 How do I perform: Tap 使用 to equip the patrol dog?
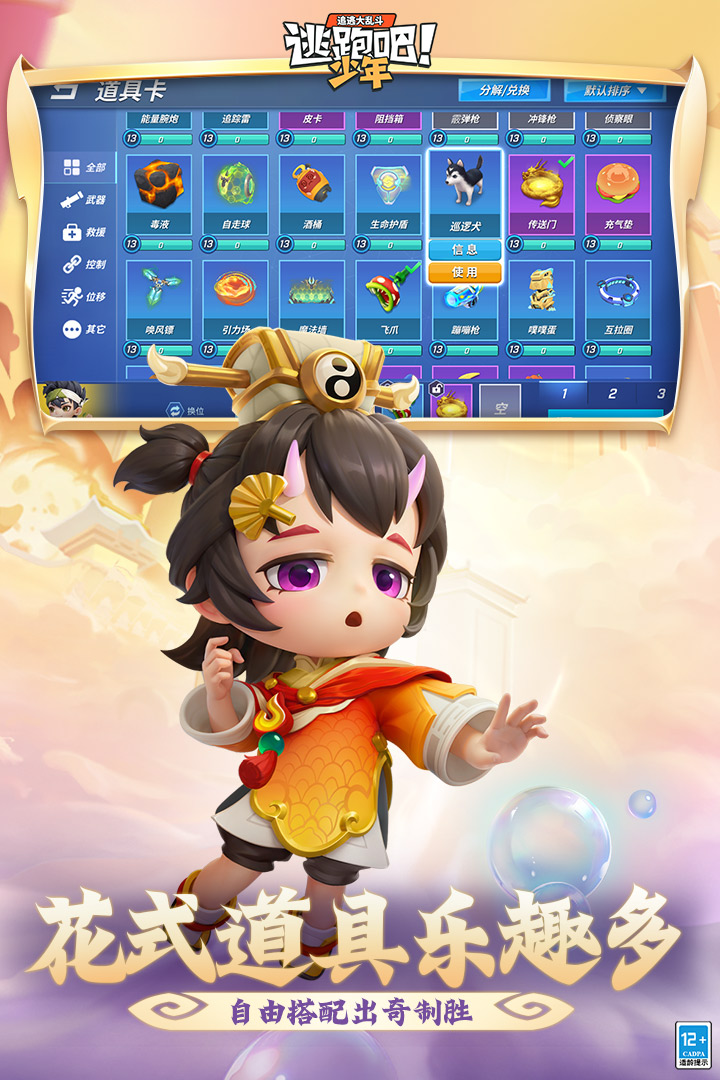pyautogui.click(x=465, y=272)
